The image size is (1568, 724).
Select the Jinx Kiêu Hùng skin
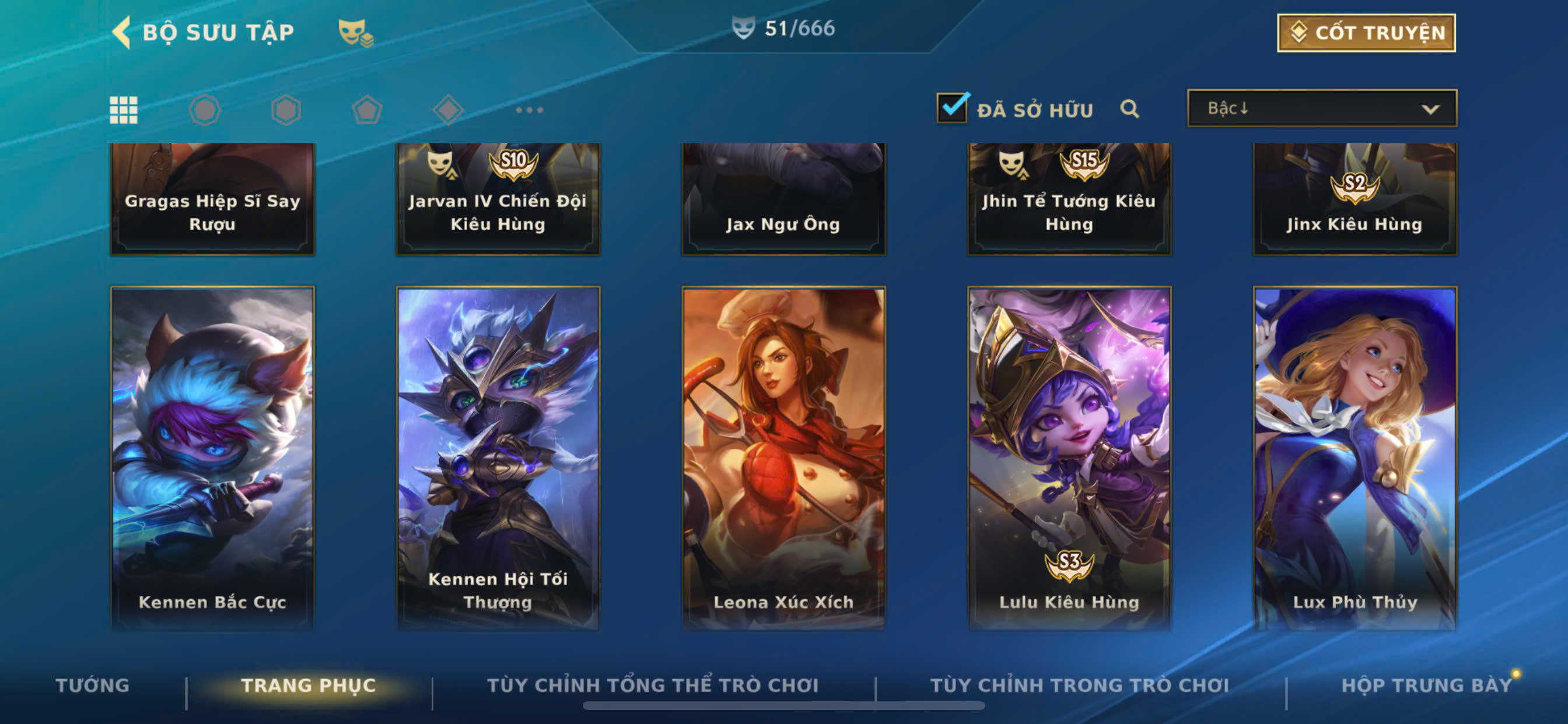(1354, 199)
